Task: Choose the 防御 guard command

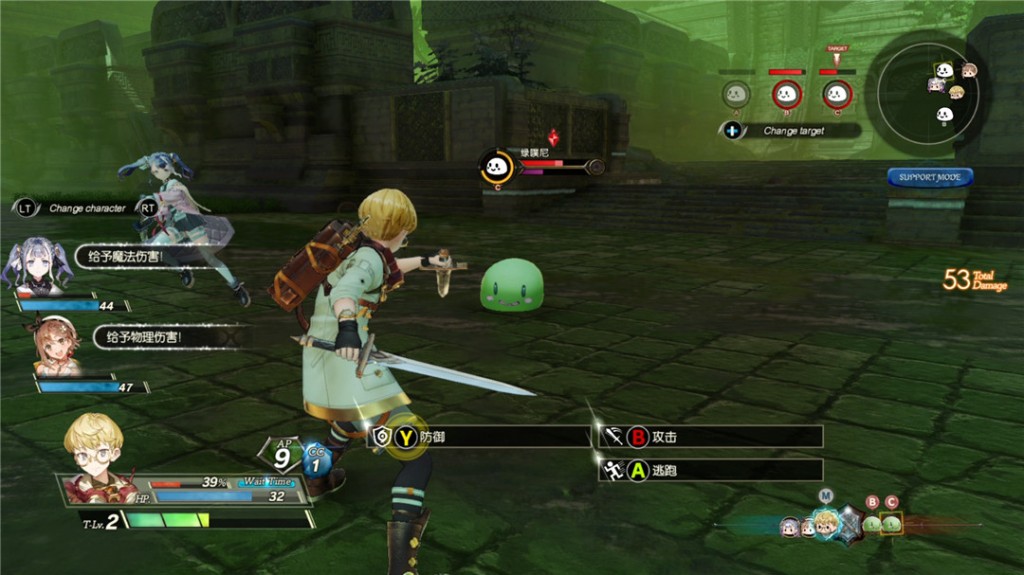Action: 480,437
